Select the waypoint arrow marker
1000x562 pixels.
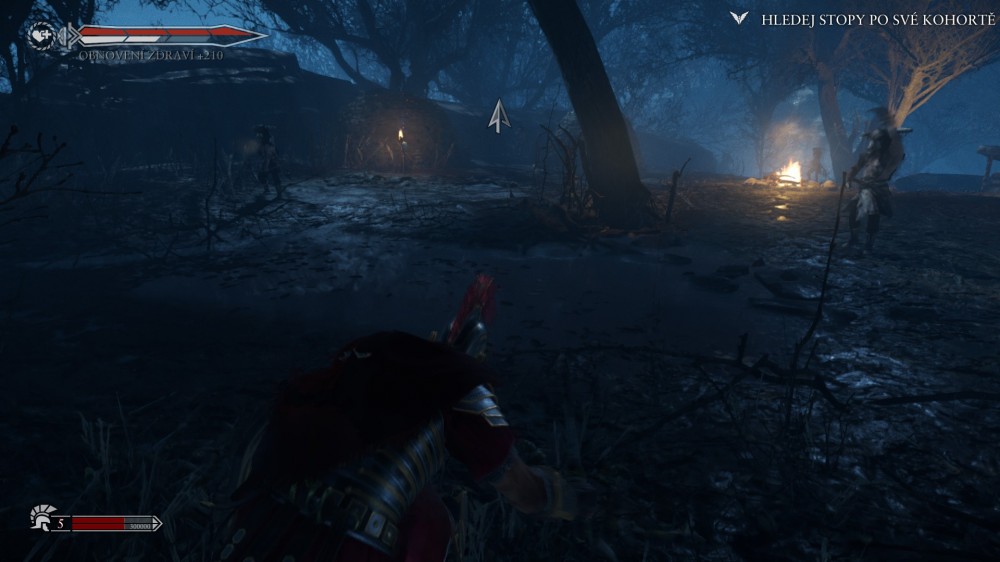click(499, 116)
